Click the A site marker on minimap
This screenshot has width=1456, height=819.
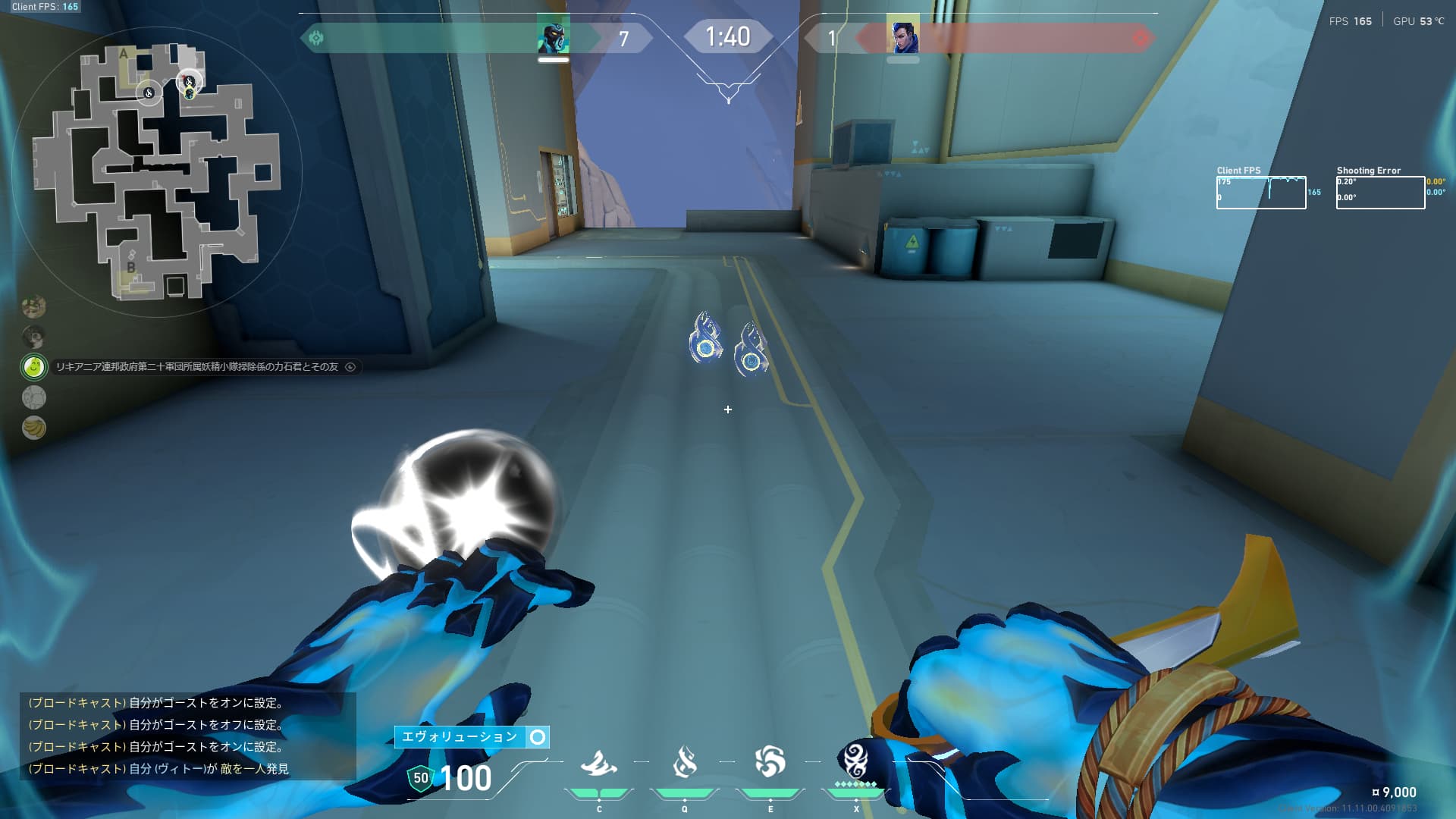[124, 54]
